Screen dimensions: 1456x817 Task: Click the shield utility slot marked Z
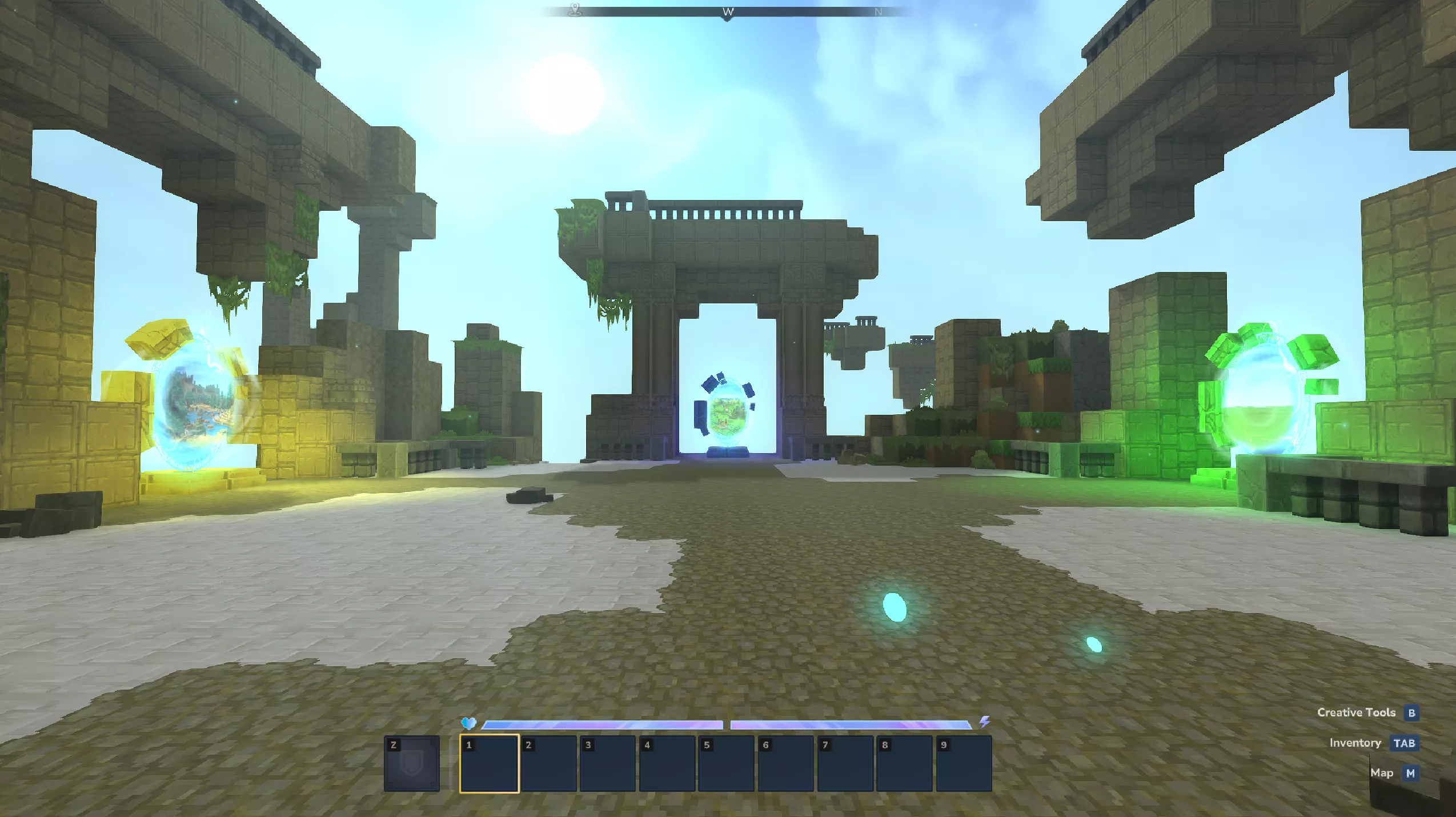(412, 764)
